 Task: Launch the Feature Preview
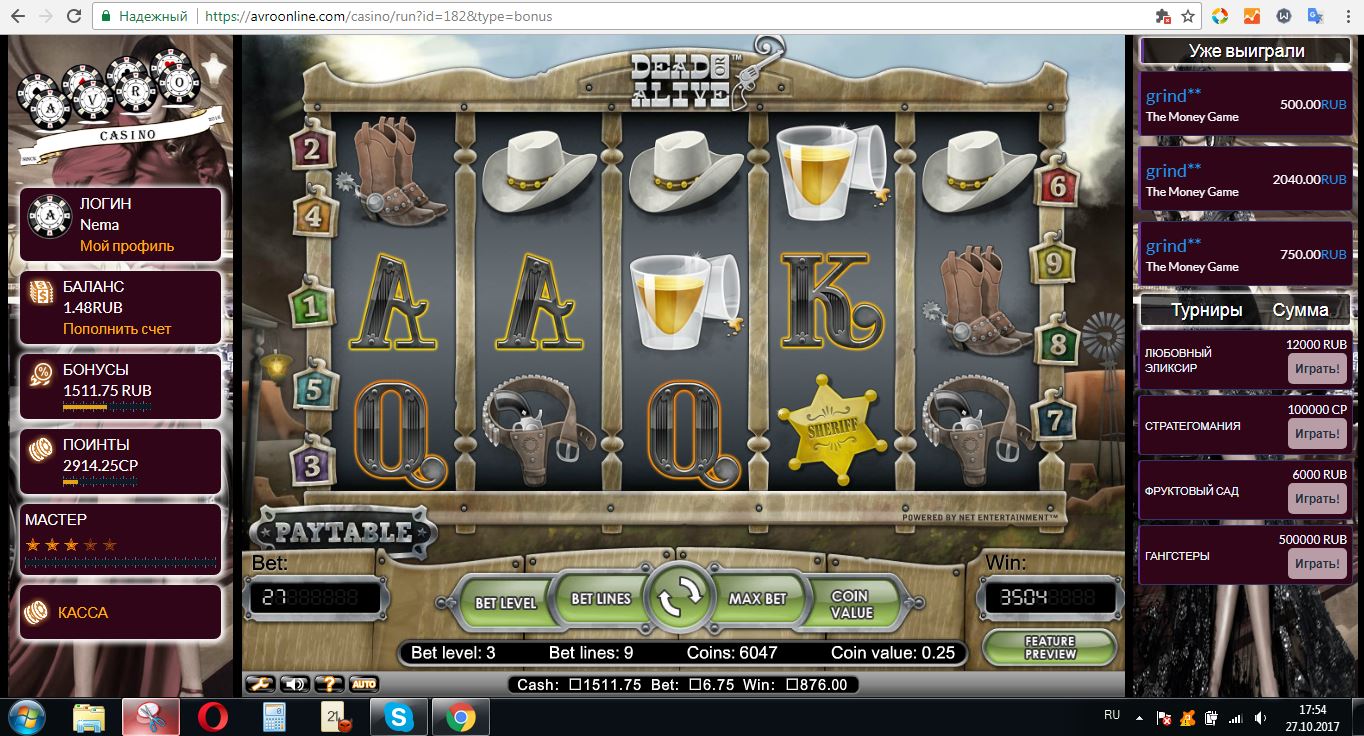1049,647
